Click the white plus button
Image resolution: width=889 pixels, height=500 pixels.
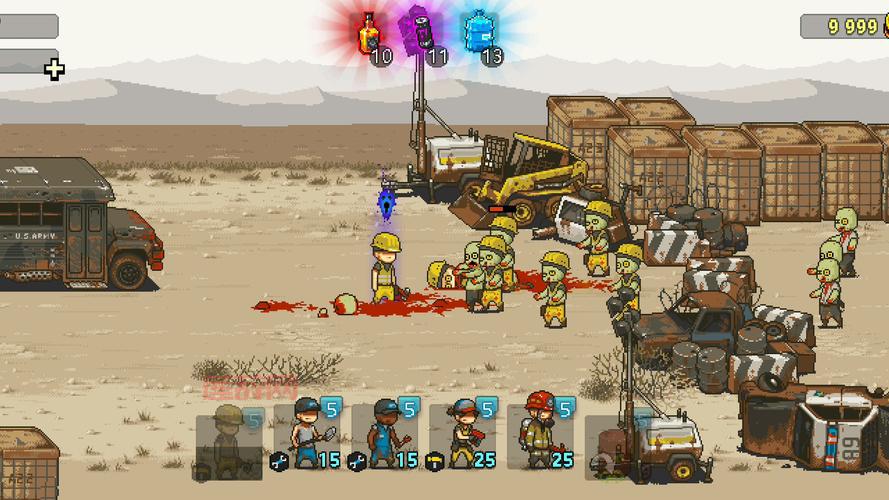click(54, 69)
